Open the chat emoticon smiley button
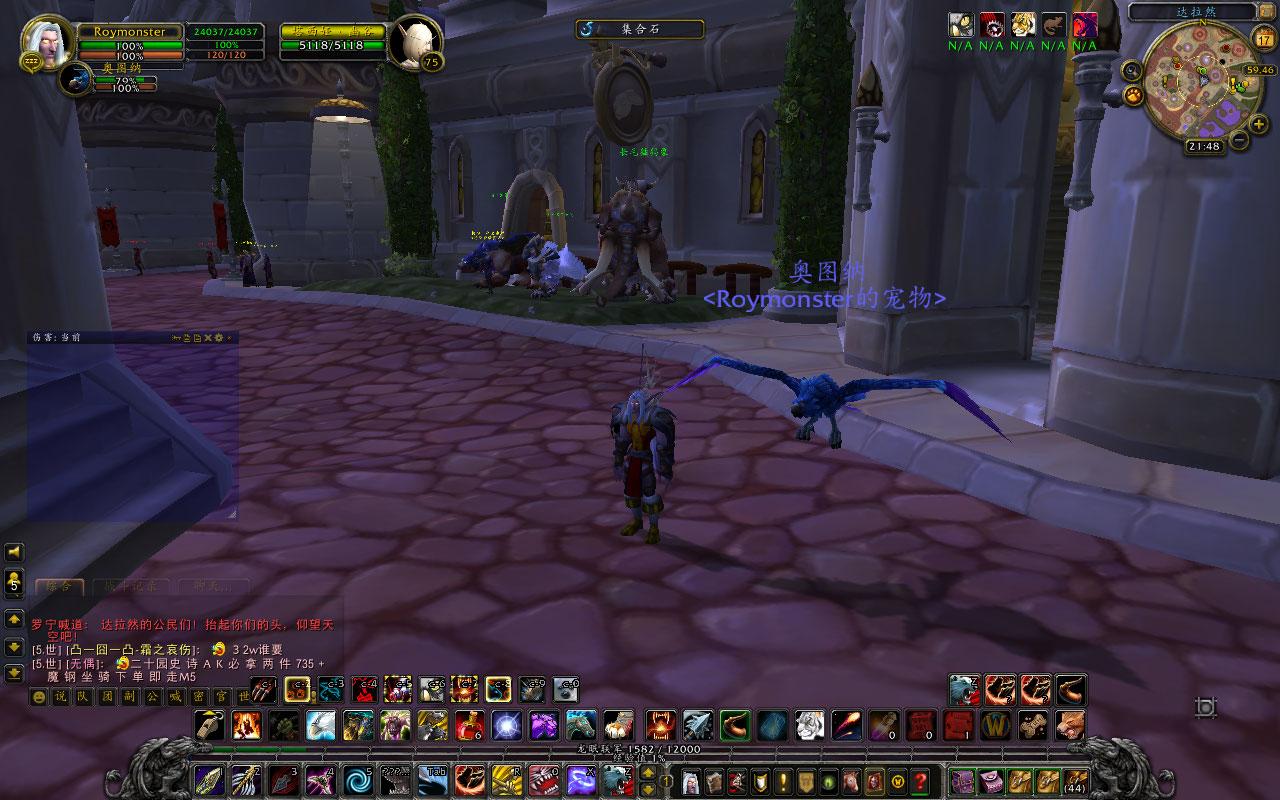 coord(39,697)
